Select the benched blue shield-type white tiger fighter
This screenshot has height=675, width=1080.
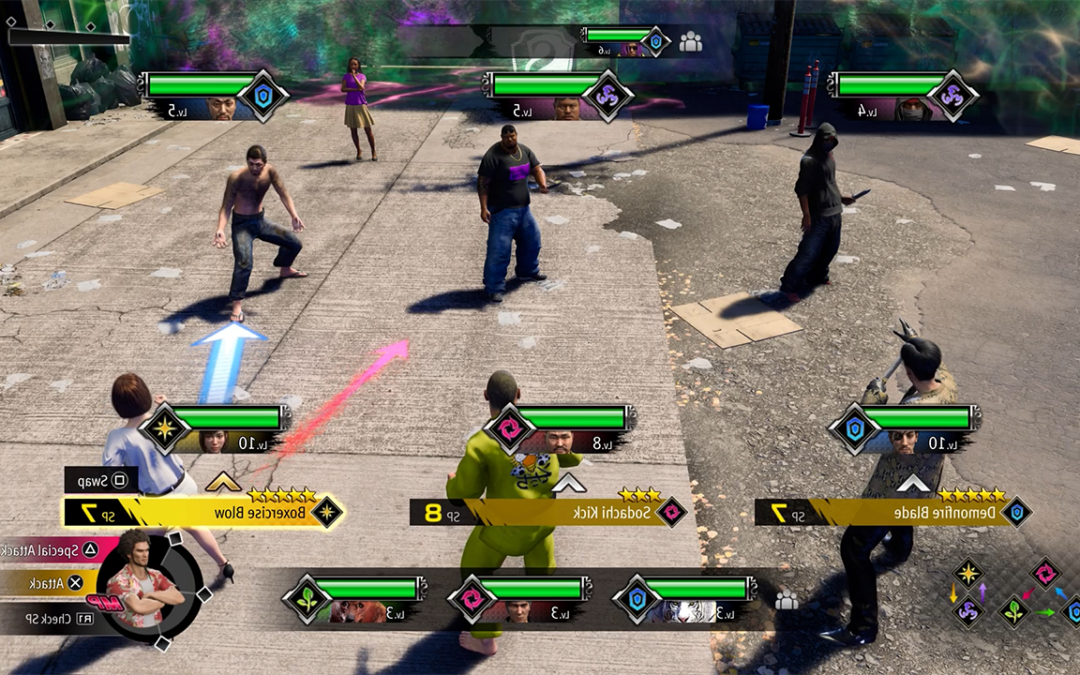click(x=692, y=599)
